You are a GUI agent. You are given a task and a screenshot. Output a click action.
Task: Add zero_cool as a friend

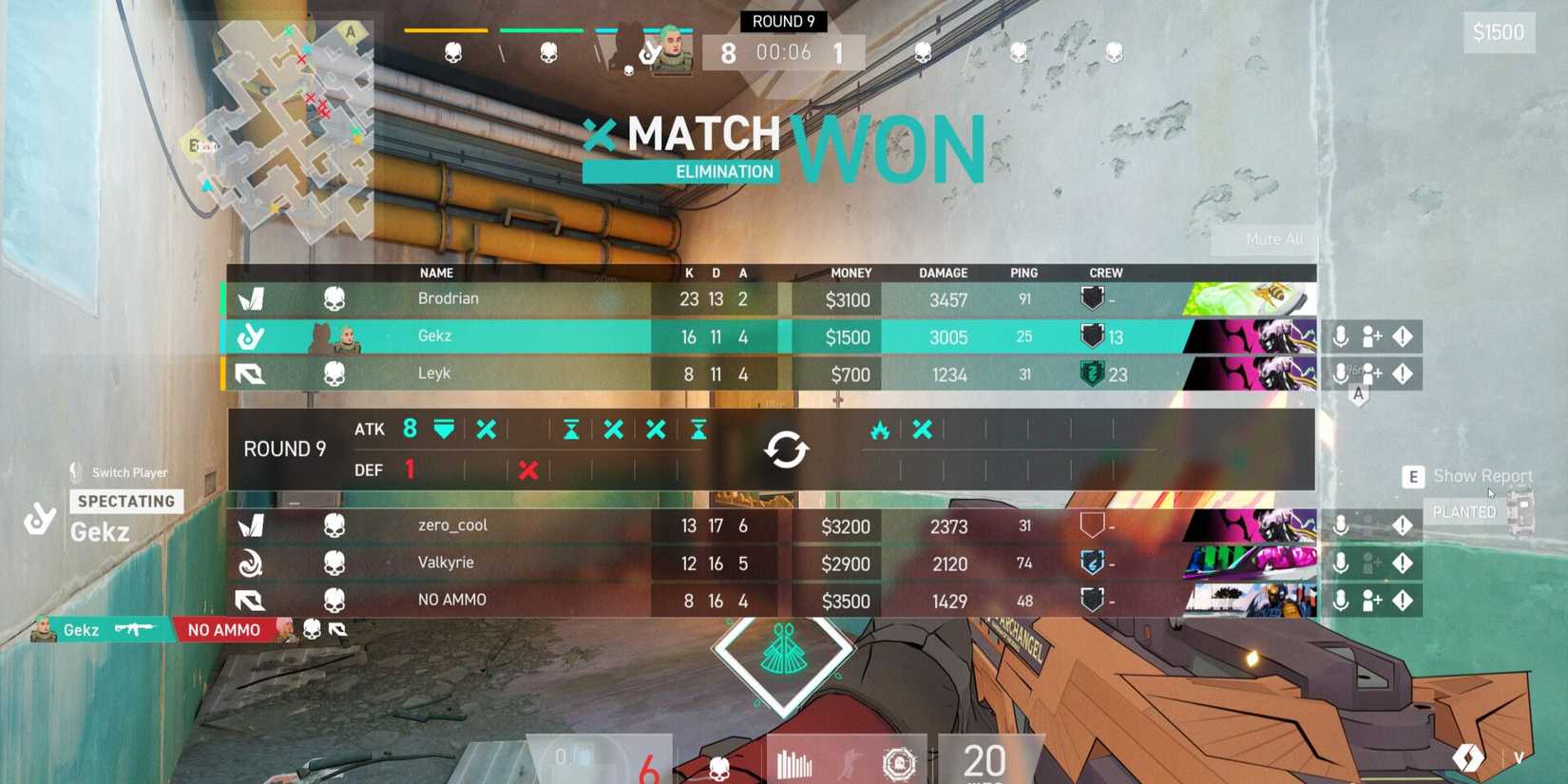[1372, 525]
